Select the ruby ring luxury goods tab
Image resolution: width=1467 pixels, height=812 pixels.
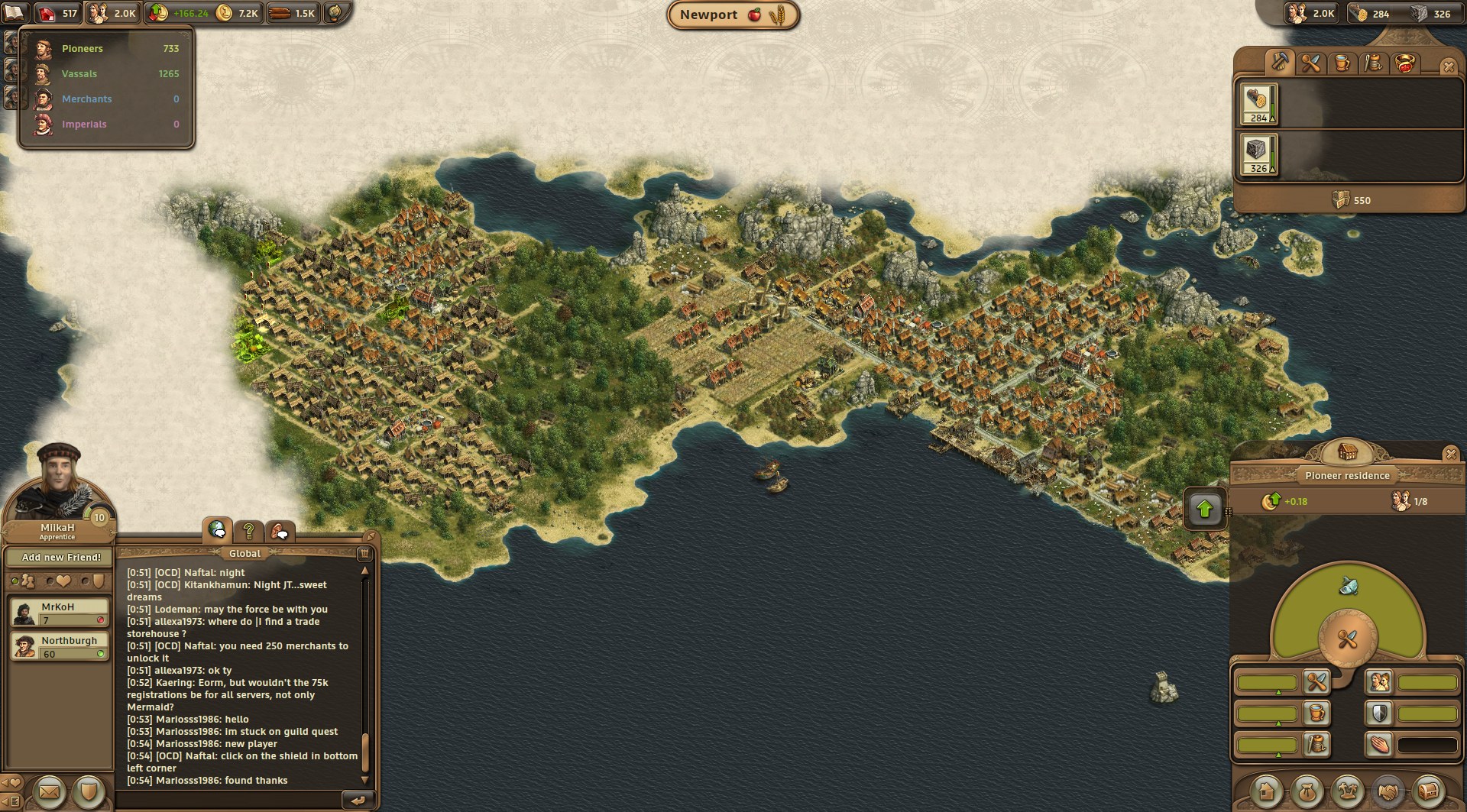click(1405, 63)
